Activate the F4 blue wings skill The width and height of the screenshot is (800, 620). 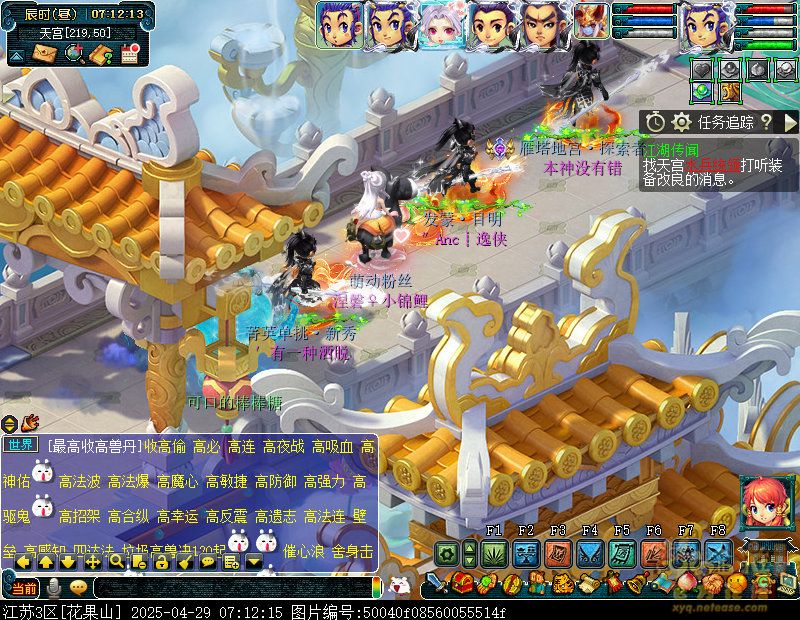[x=590, y=553]
